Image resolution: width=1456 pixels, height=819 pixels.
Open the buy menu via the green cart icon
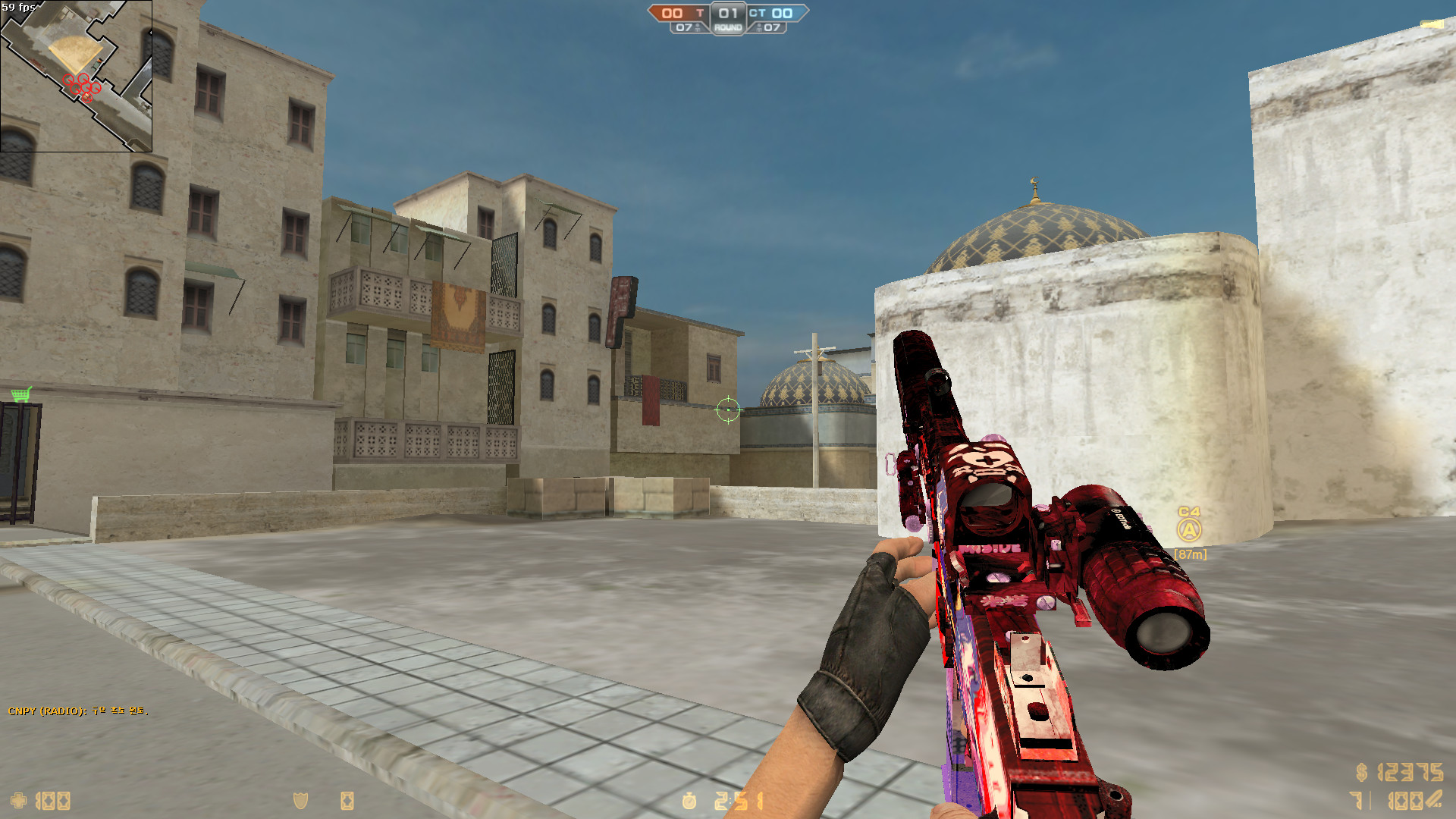(21, 394)
